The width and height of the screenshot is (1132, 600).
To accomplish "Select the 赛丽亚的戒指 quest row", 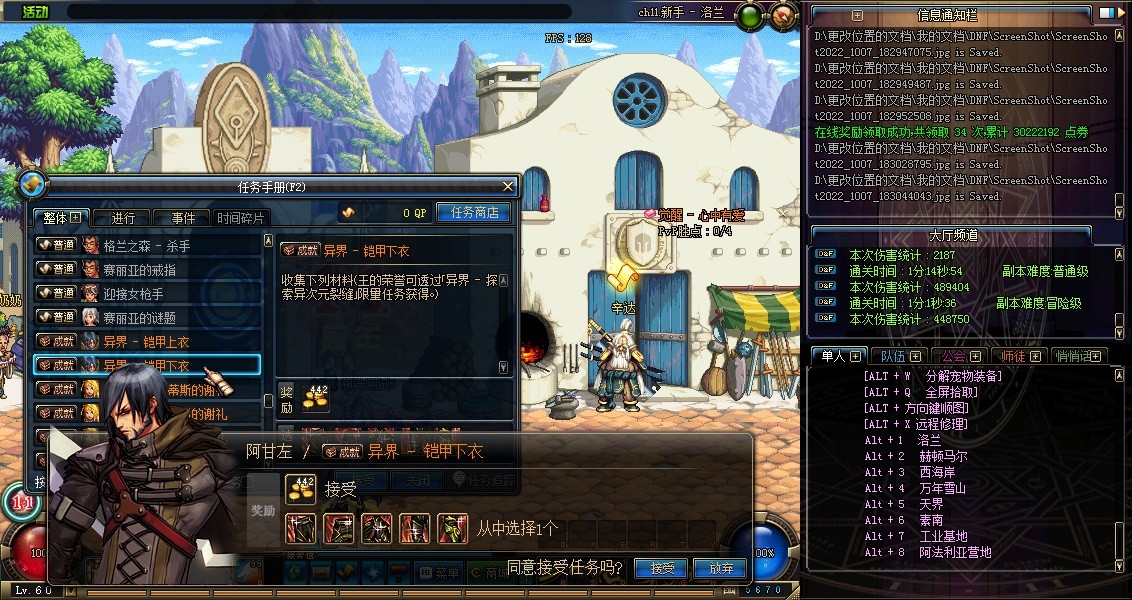I will (x=147, y=269).
